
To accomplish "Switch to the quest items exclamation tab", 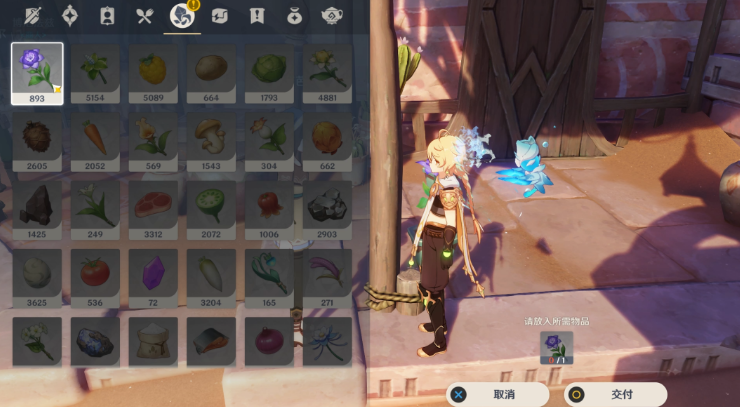I will pyautogui.click(x=257, y=16).
